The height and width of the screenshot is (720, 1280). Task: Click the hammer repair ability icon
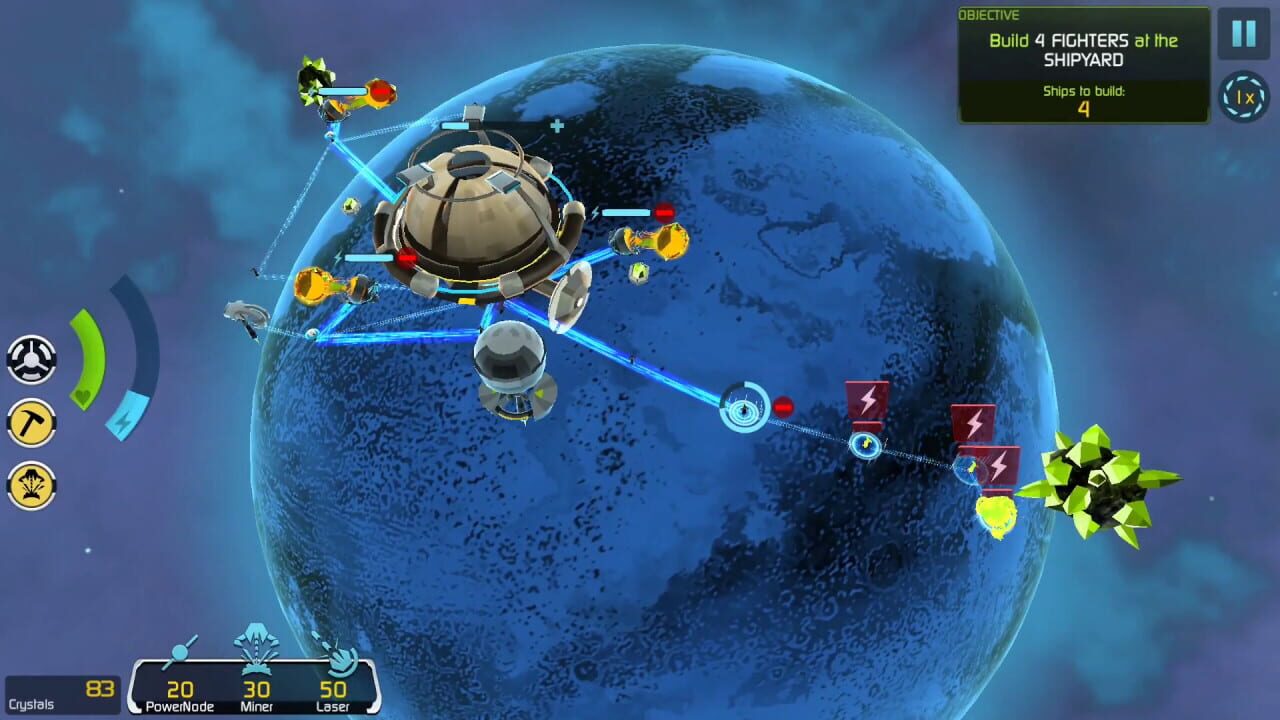(x=31, y=420)
